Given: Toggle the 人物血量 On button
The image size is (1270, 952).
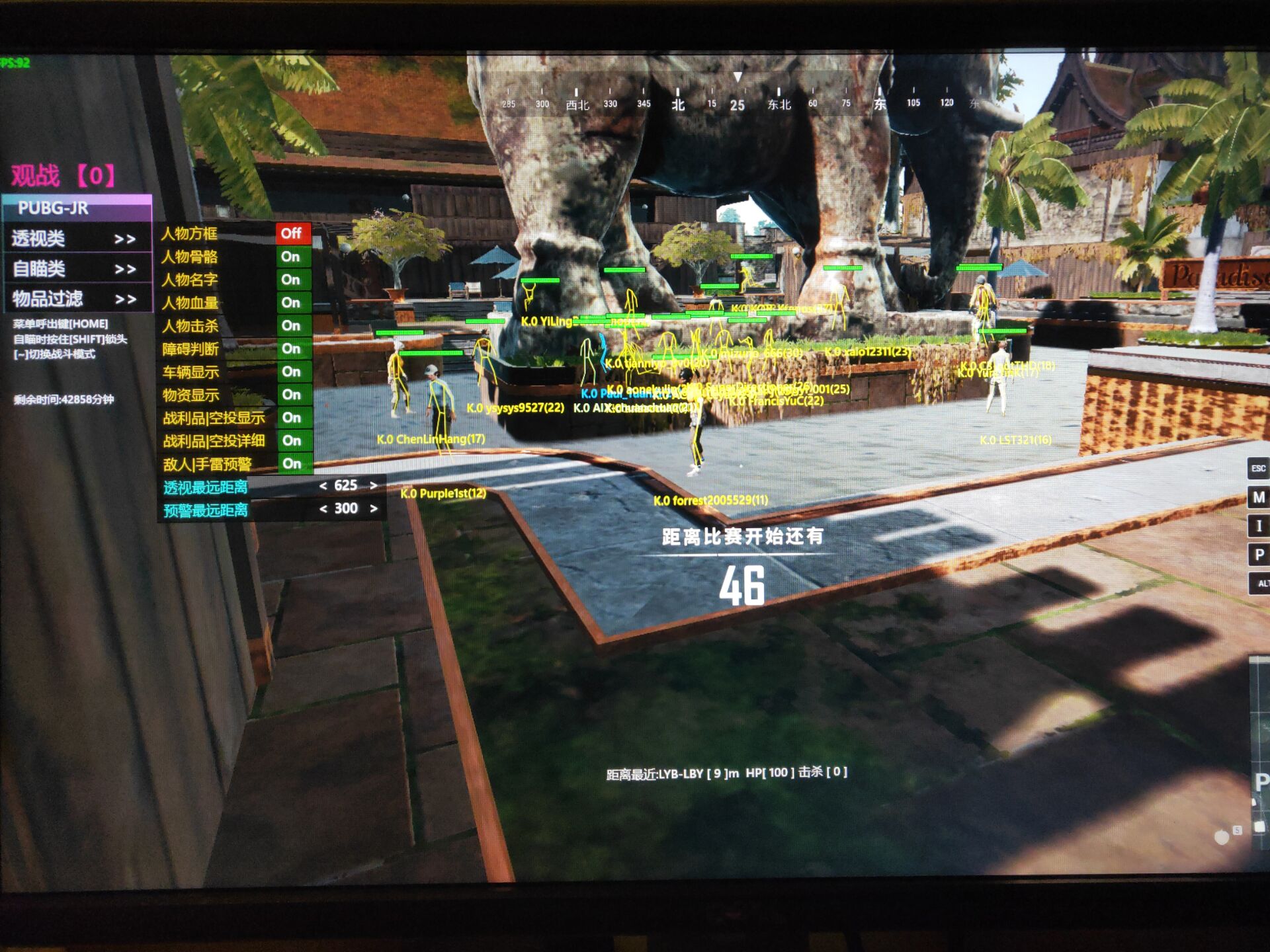Looking at the screenshot, I should (x=292, y=303).
